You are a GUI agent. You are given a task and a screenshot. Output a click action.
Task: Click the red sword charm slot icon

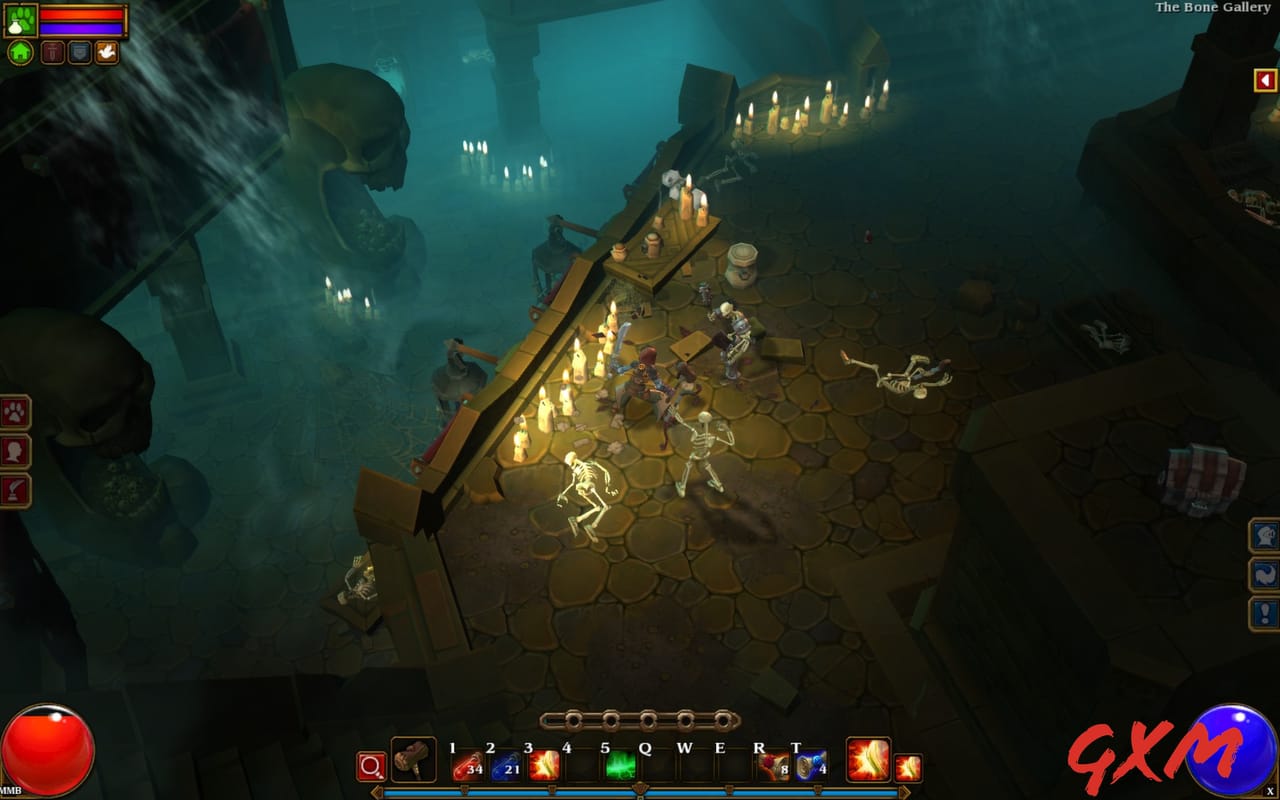pyautogui.click(x=52, y=52)
